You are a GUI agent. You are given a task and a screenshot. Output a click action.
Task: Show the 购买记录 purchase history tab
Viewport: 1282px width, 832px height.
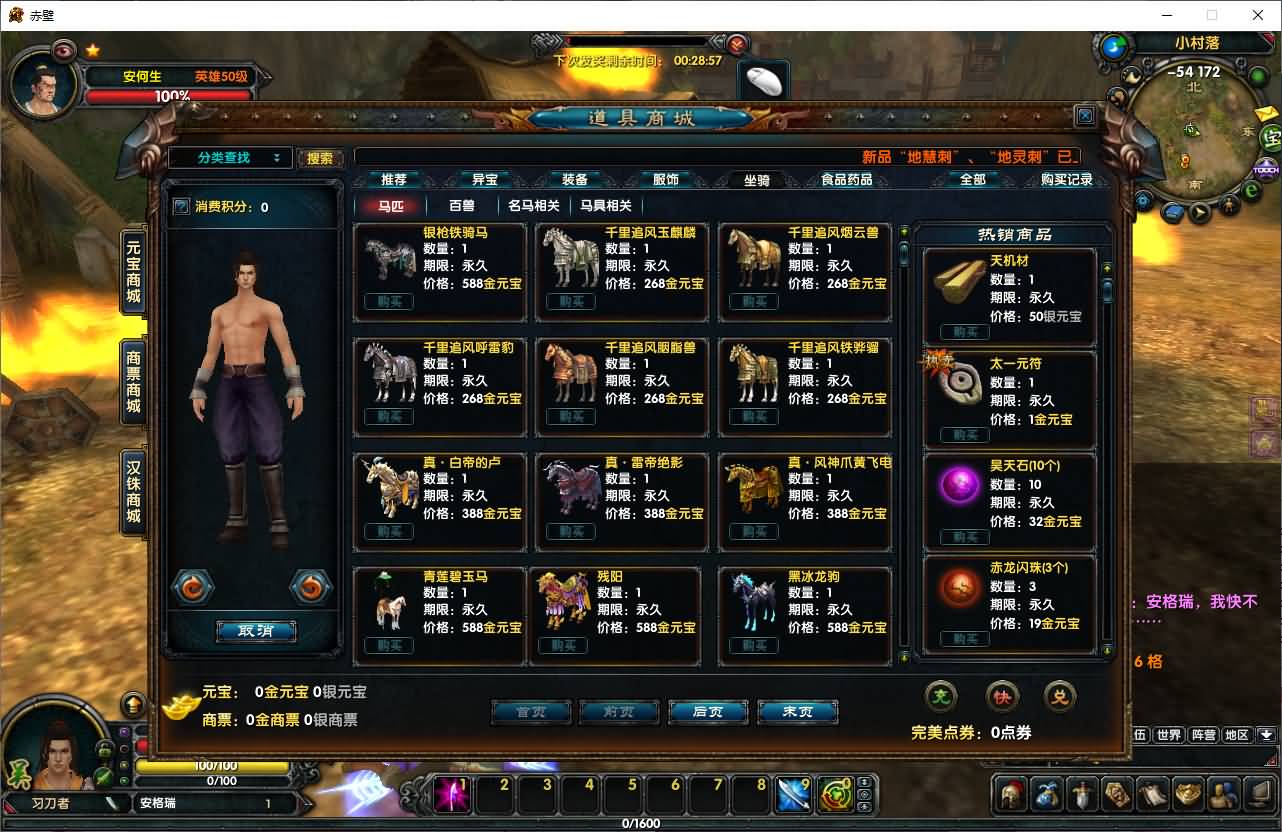[x=1067, y=180]
